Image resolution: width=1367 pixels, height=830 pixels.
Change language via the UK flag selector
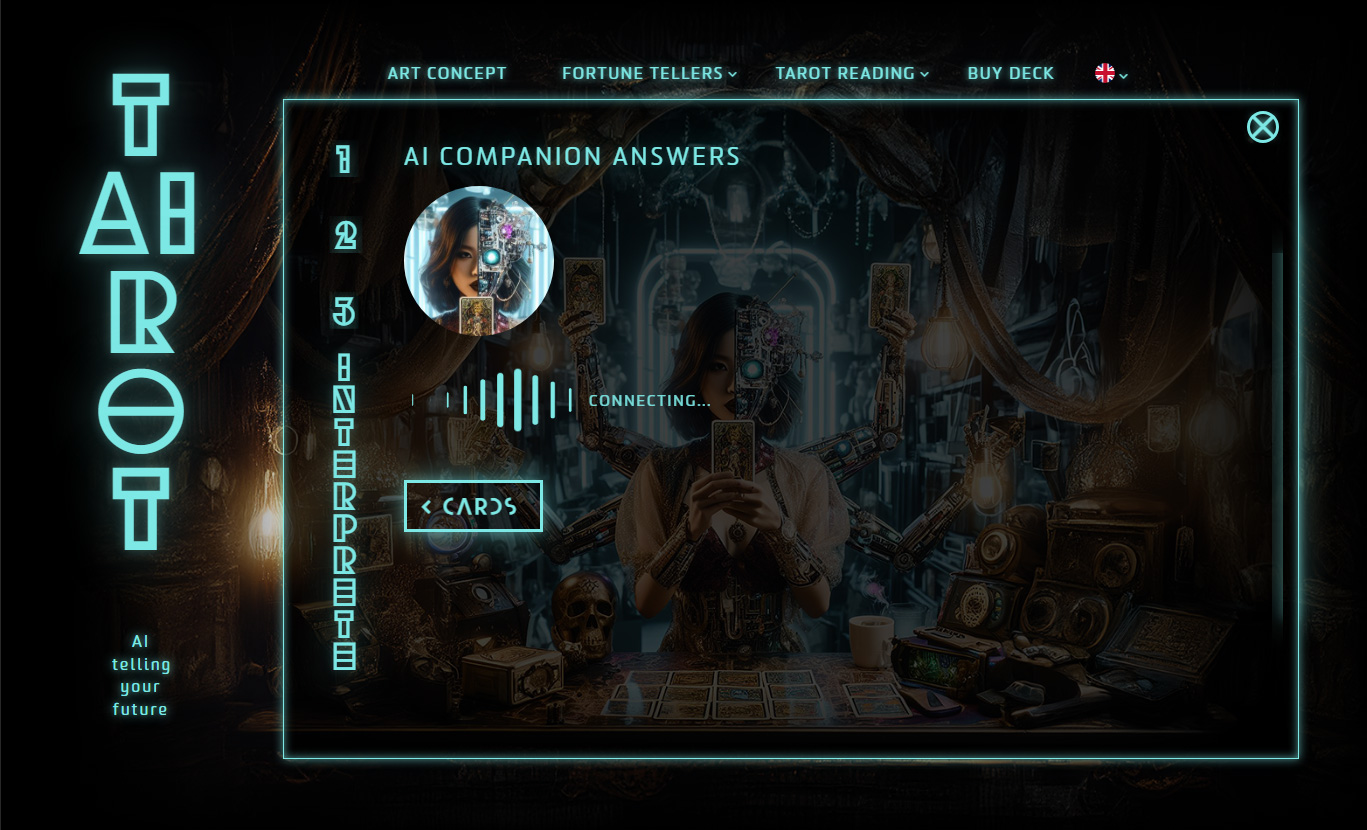1111,73
